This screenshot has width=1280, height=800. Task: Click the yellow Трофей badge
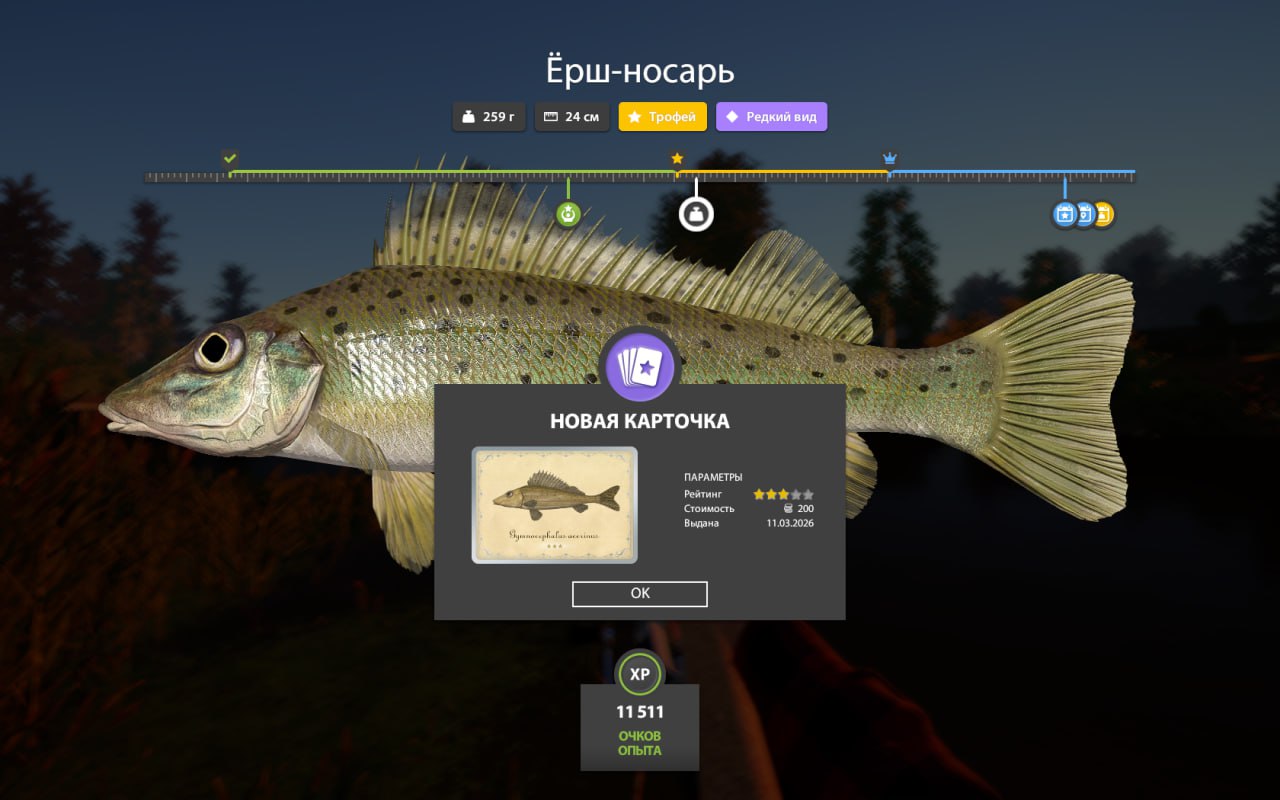(662, 117)
